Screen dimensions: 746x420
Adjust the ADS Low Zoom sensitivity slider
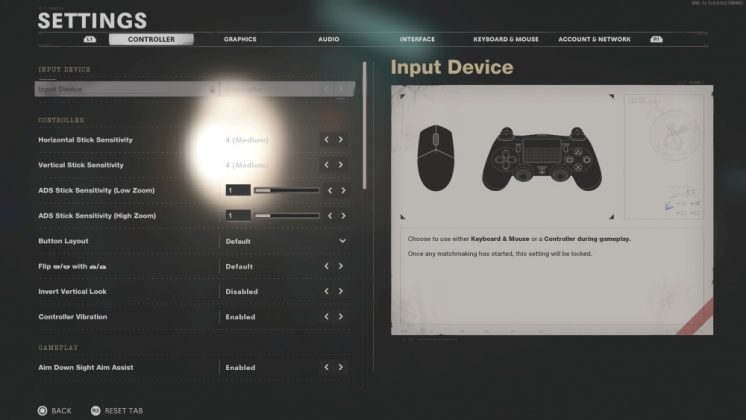287,190
